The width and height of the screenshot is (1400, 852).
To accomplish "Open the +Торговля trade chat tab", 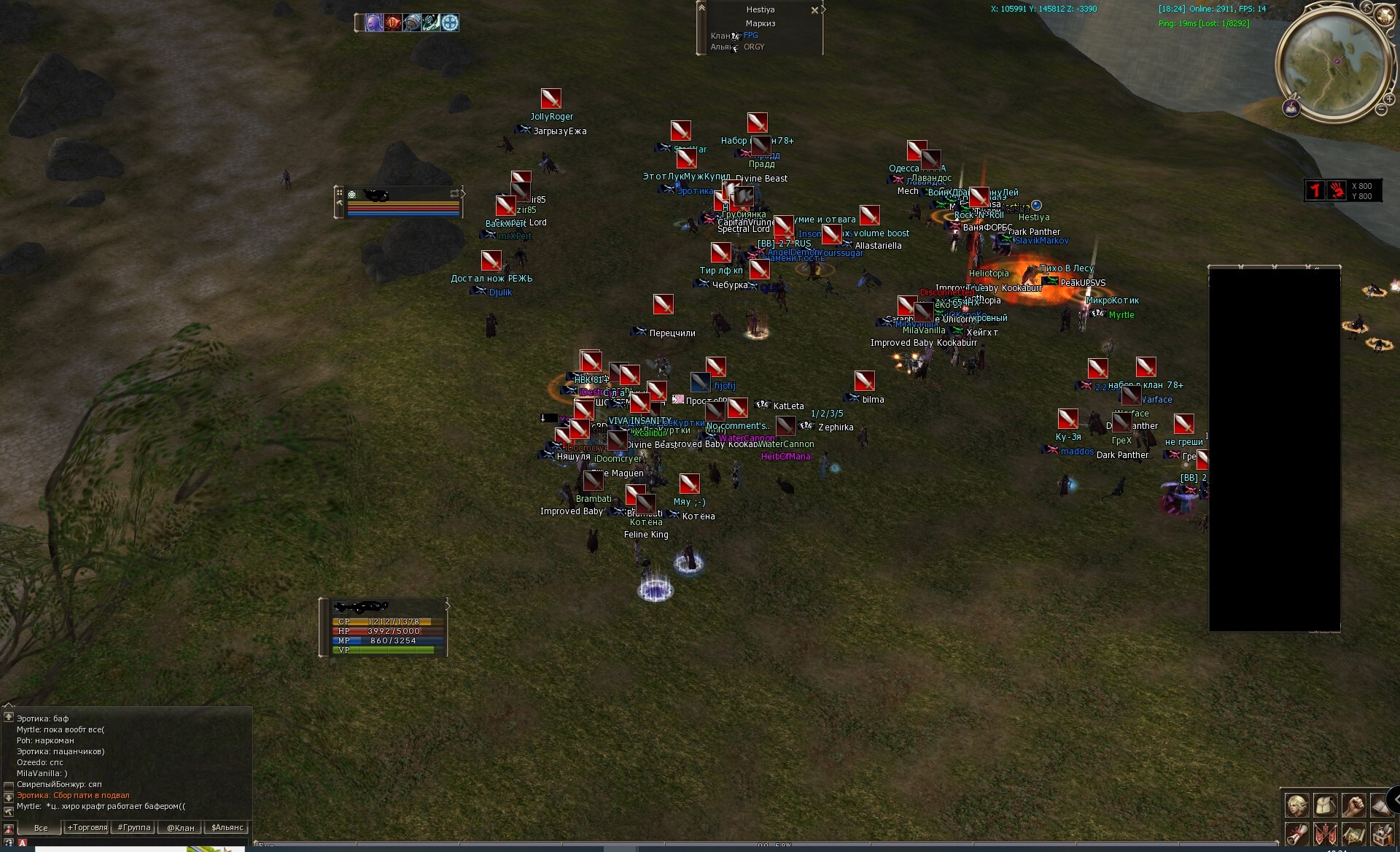I will tap(87, 828).
